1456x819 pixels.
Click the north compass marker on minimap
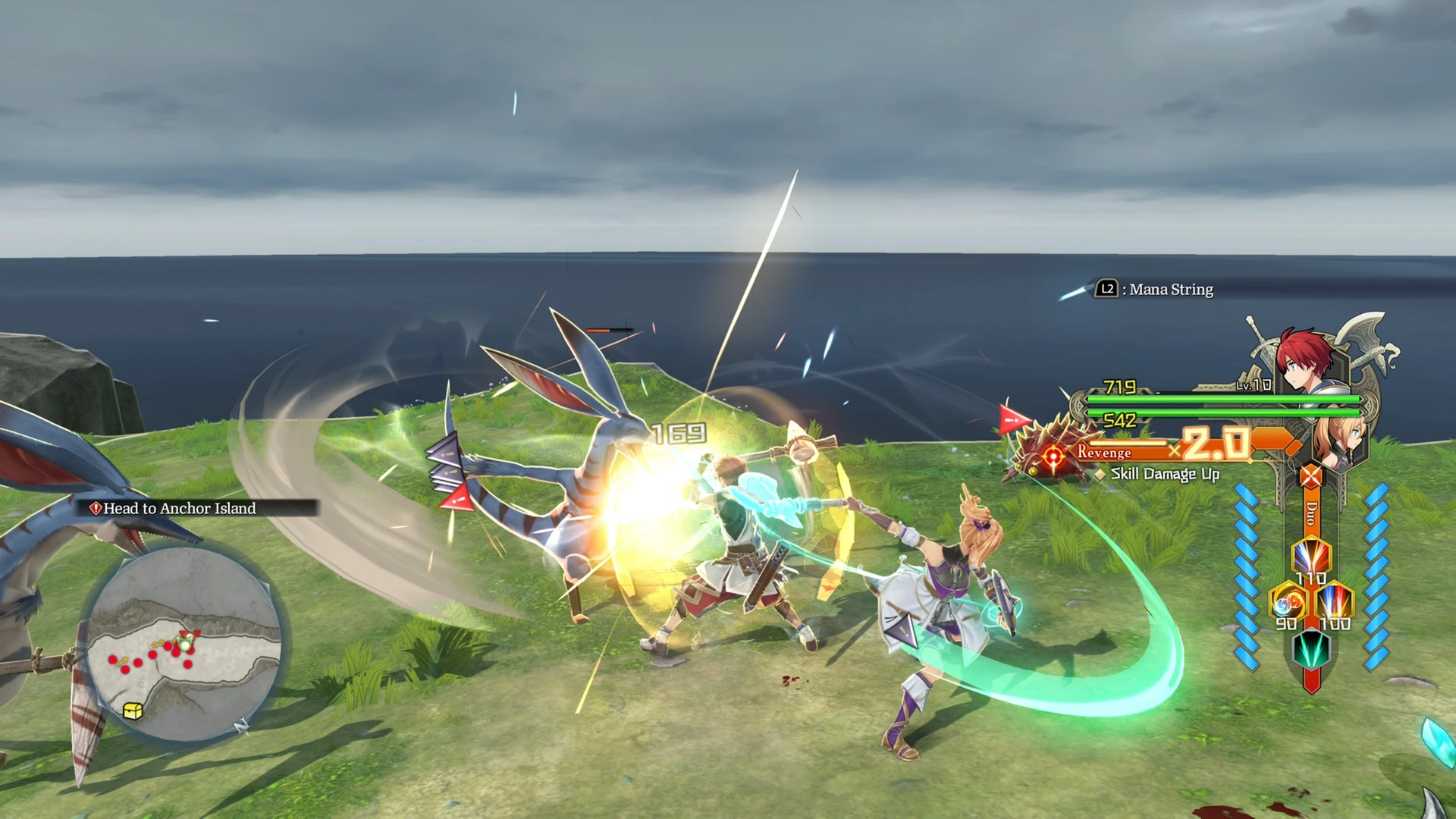[241, 727]
